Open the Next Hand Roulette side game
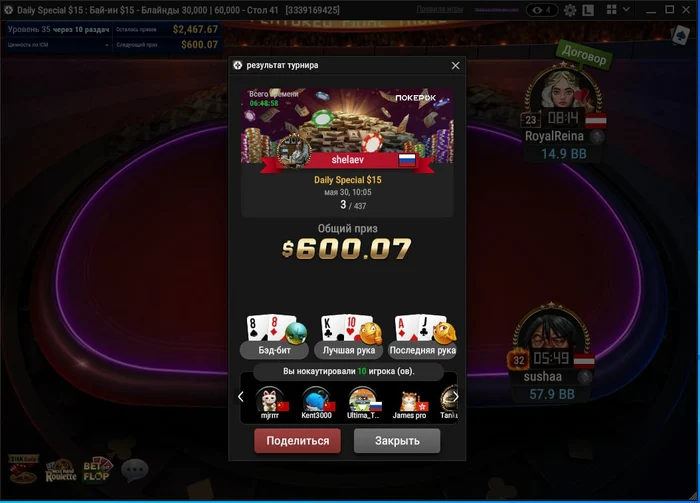 click(60, 471)
